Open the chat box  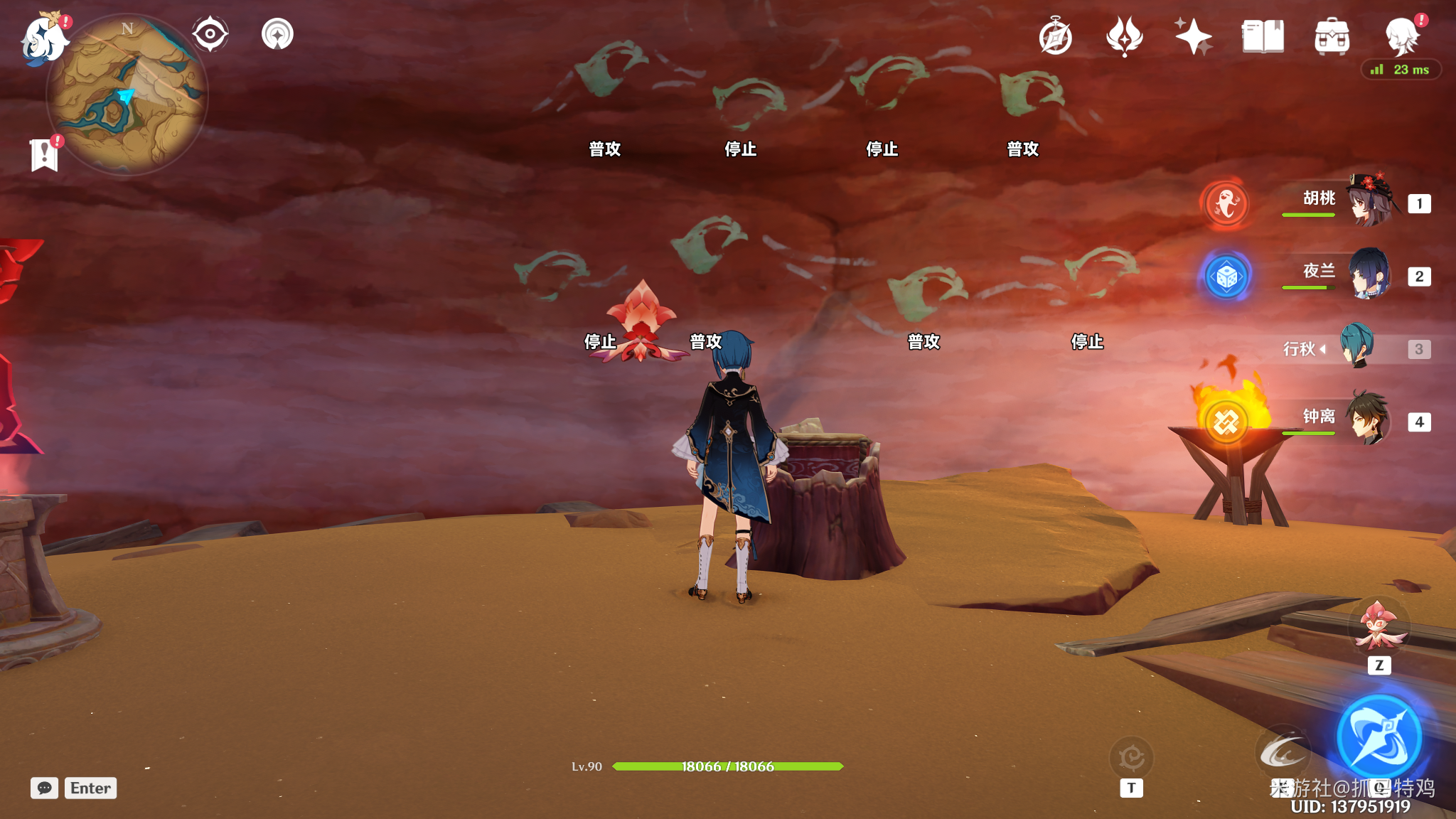(44, 788)
